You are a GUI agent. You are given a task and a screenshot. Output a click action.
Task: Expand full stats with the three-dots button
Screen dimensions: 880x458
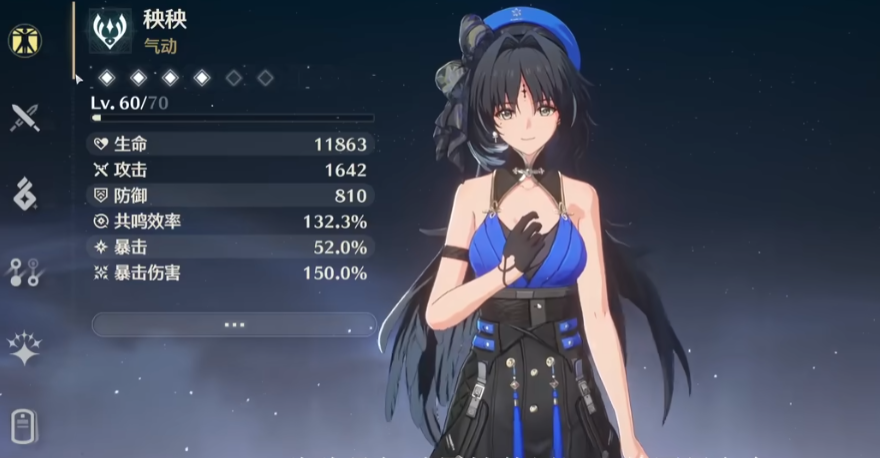pyautogui.click(x=234, y=324)
